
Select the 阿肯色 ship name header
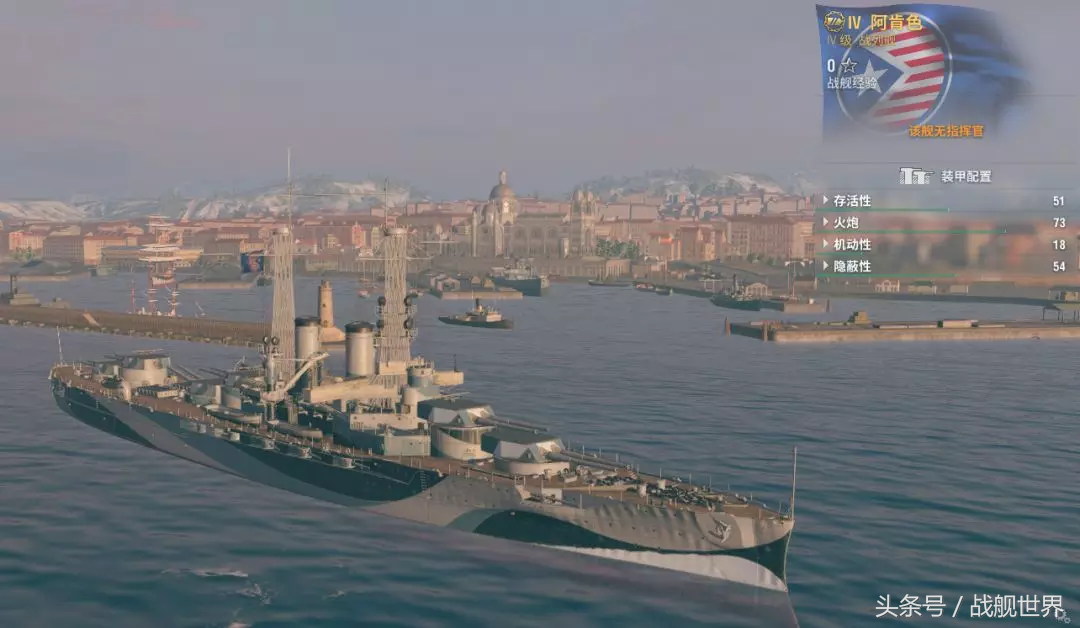pos(896,22)
